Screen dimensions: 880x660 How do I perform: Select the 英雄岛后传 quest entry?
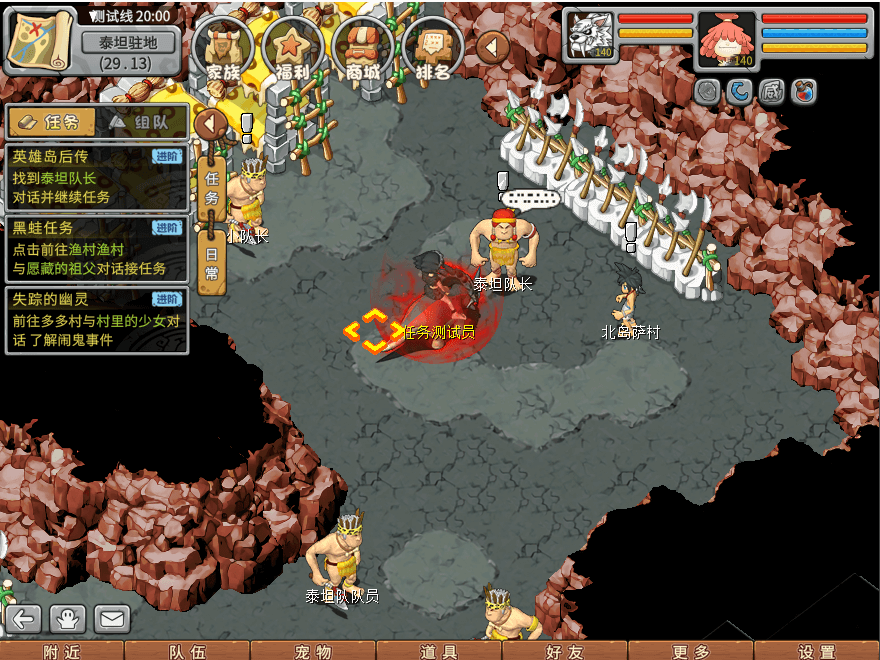click(96, 177)
